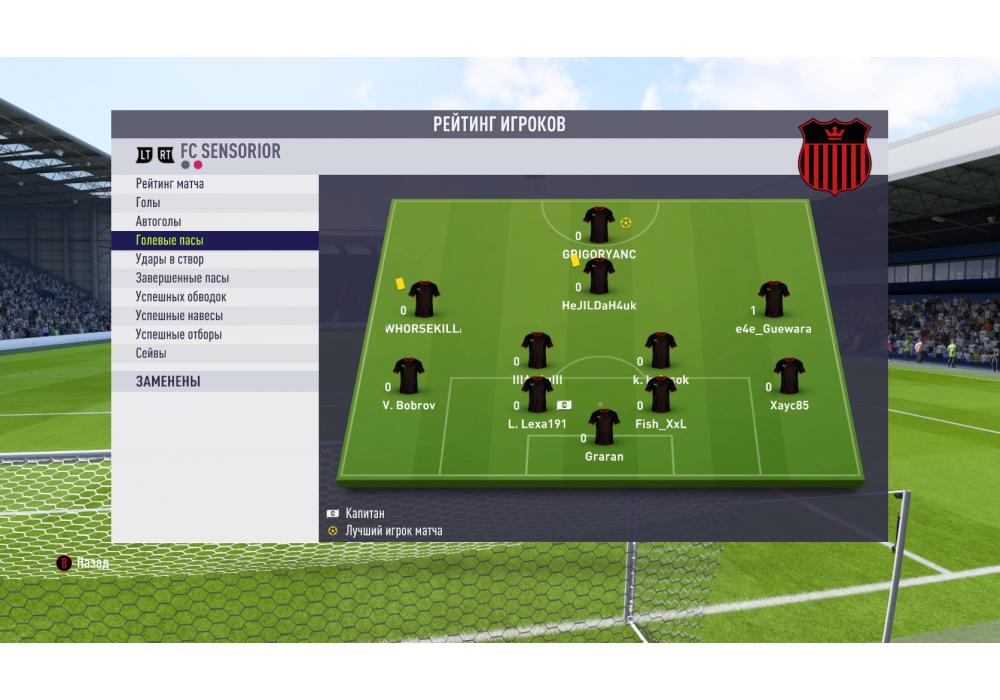
Task: Choose player V. Bobrov
Action: (409, 377)
